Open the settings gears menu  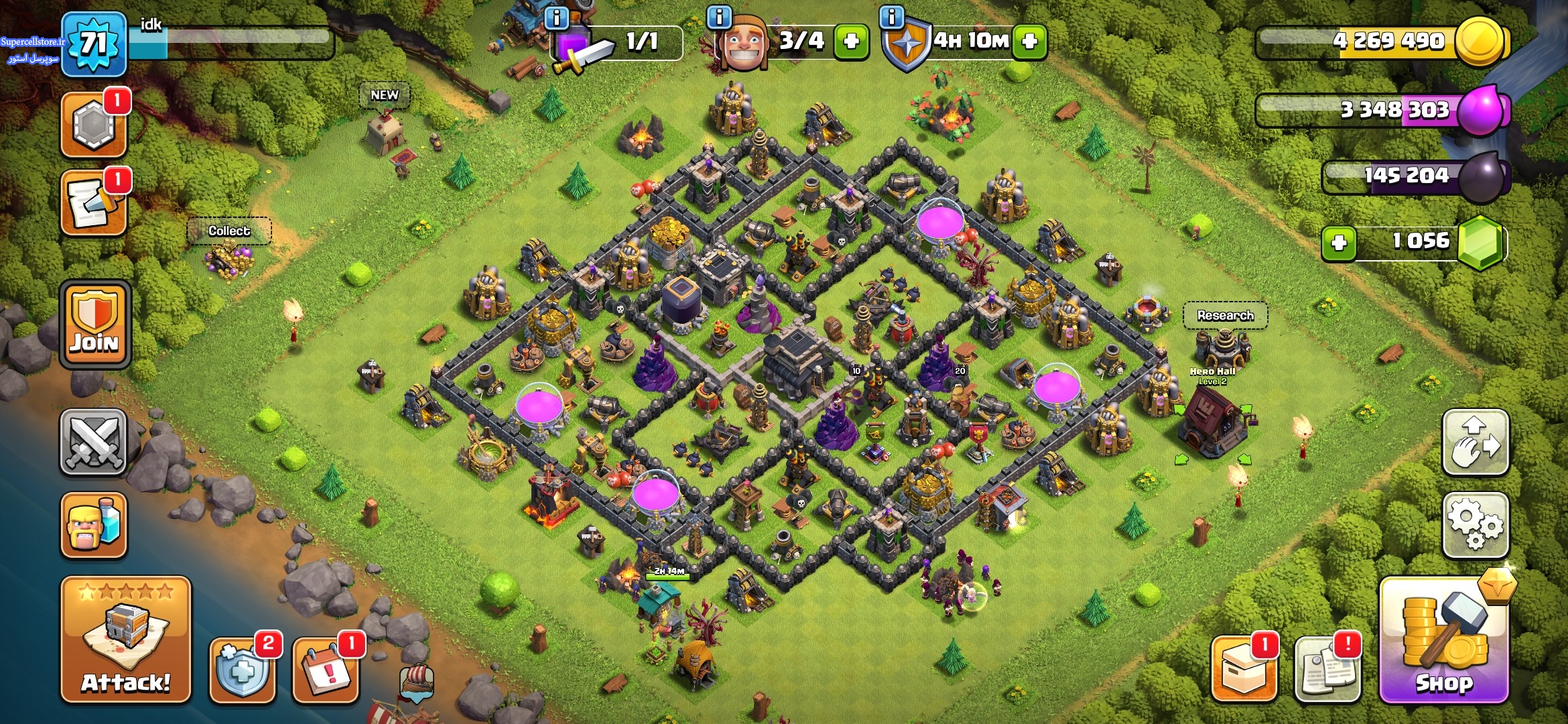tap(1476, 525)
